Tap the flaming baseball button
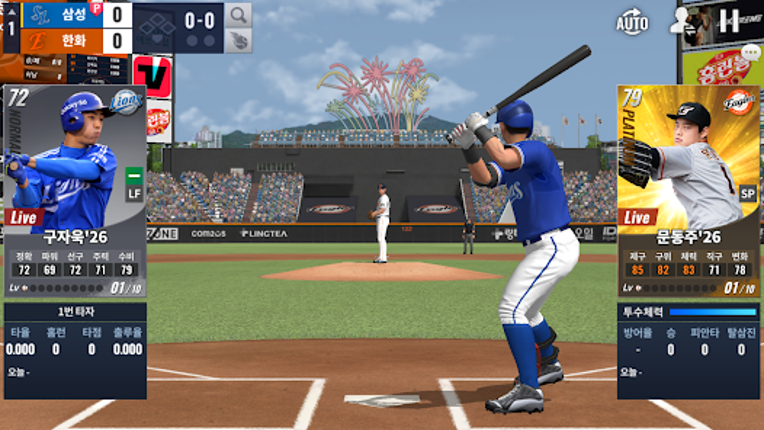The height and width of the screenshot is (430, 764). click(238, 41)
